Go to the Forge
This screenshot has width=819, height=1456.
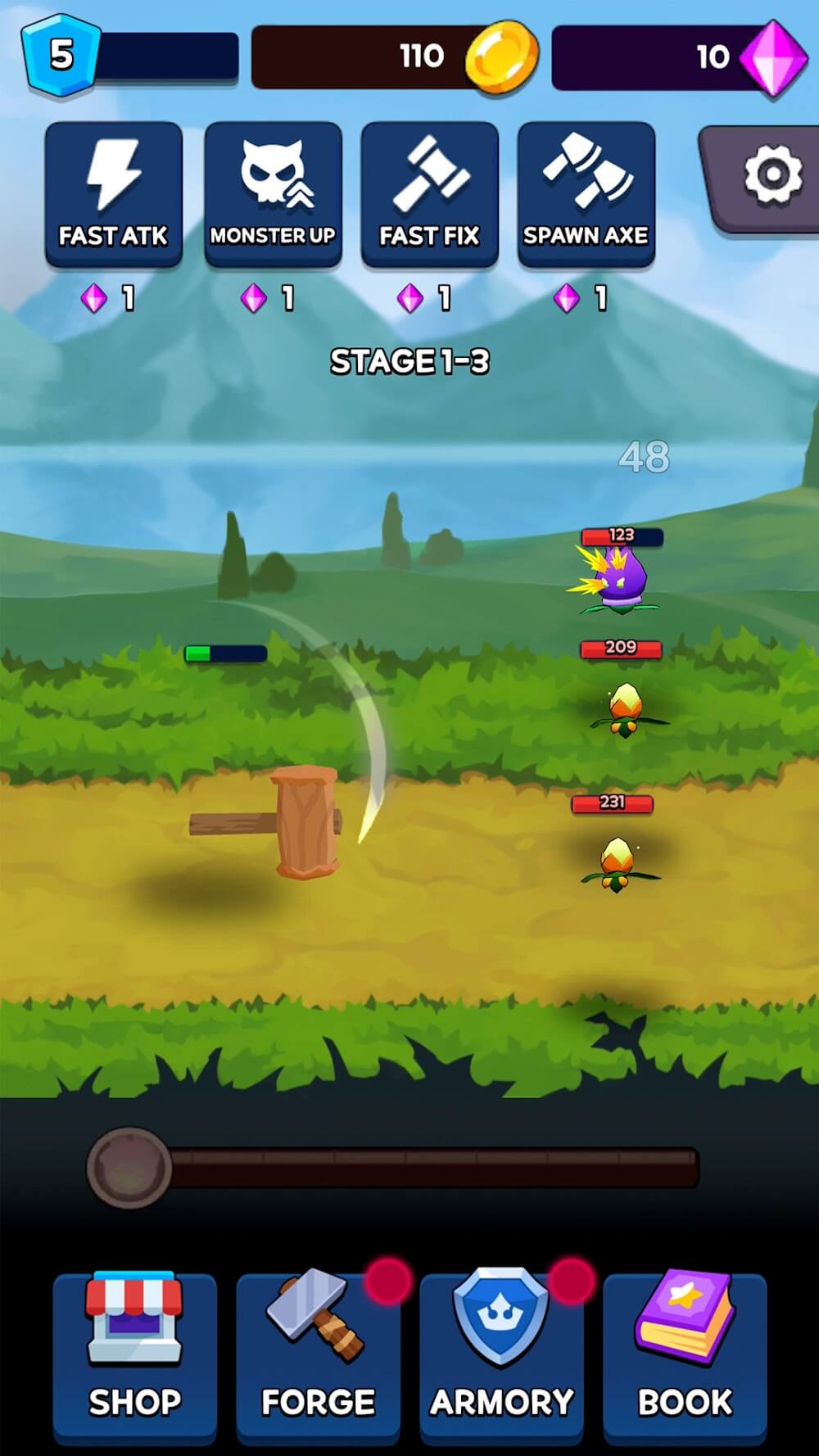pyautogui.click(x=318, y=1357)
